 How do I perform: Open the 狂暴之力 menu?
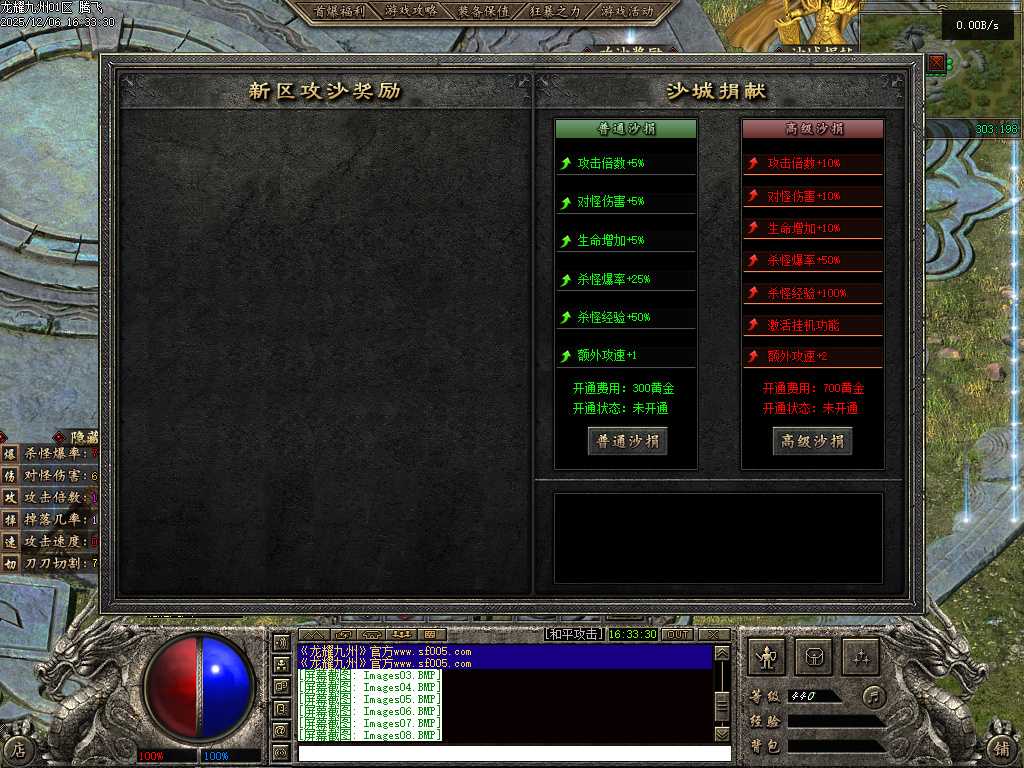(x=555, y=11)
